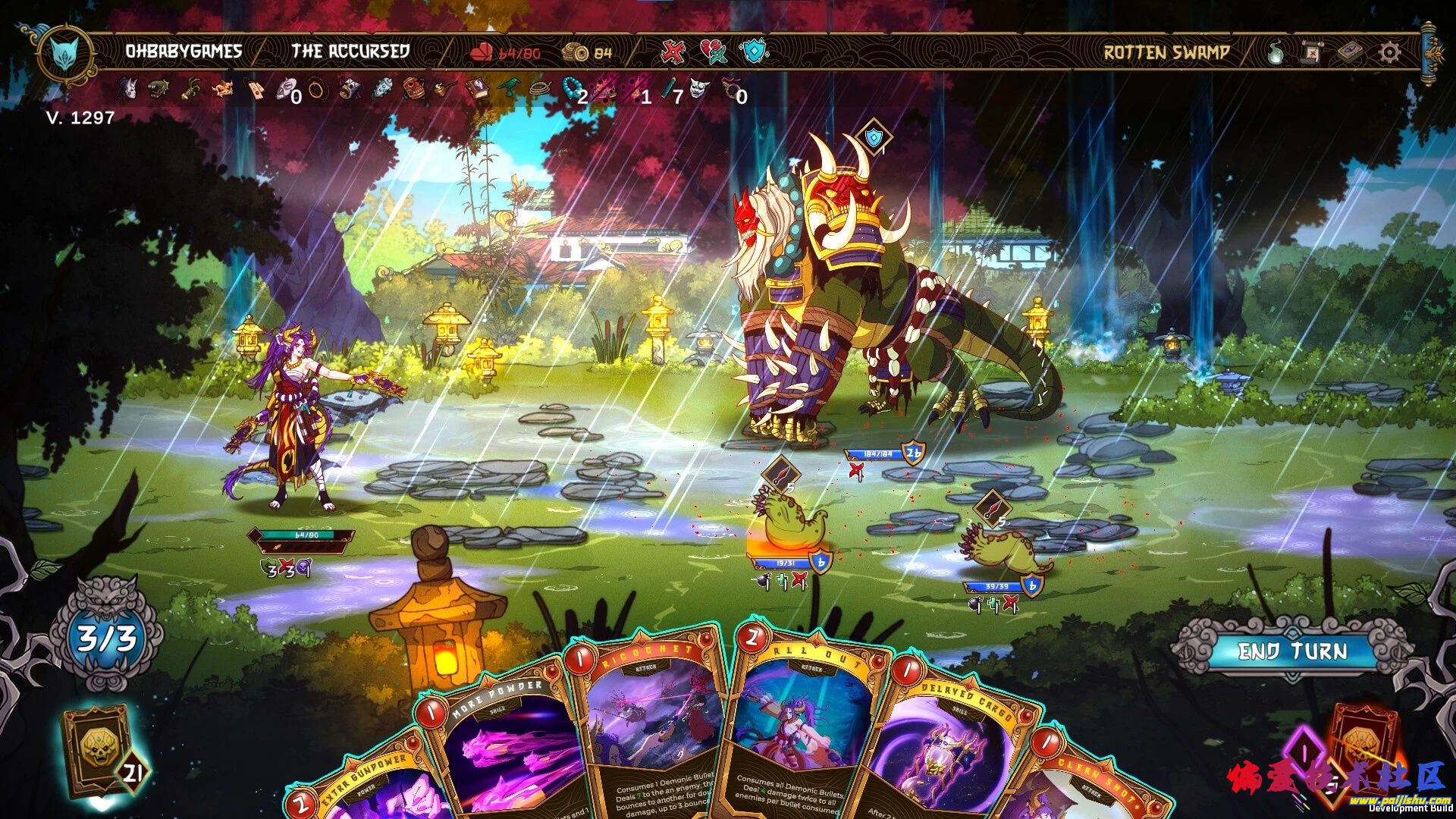The width and height of the screenshot is (1456, 819).
Task: Click the green potion flask icon
Action: (x=1276, y=52)
